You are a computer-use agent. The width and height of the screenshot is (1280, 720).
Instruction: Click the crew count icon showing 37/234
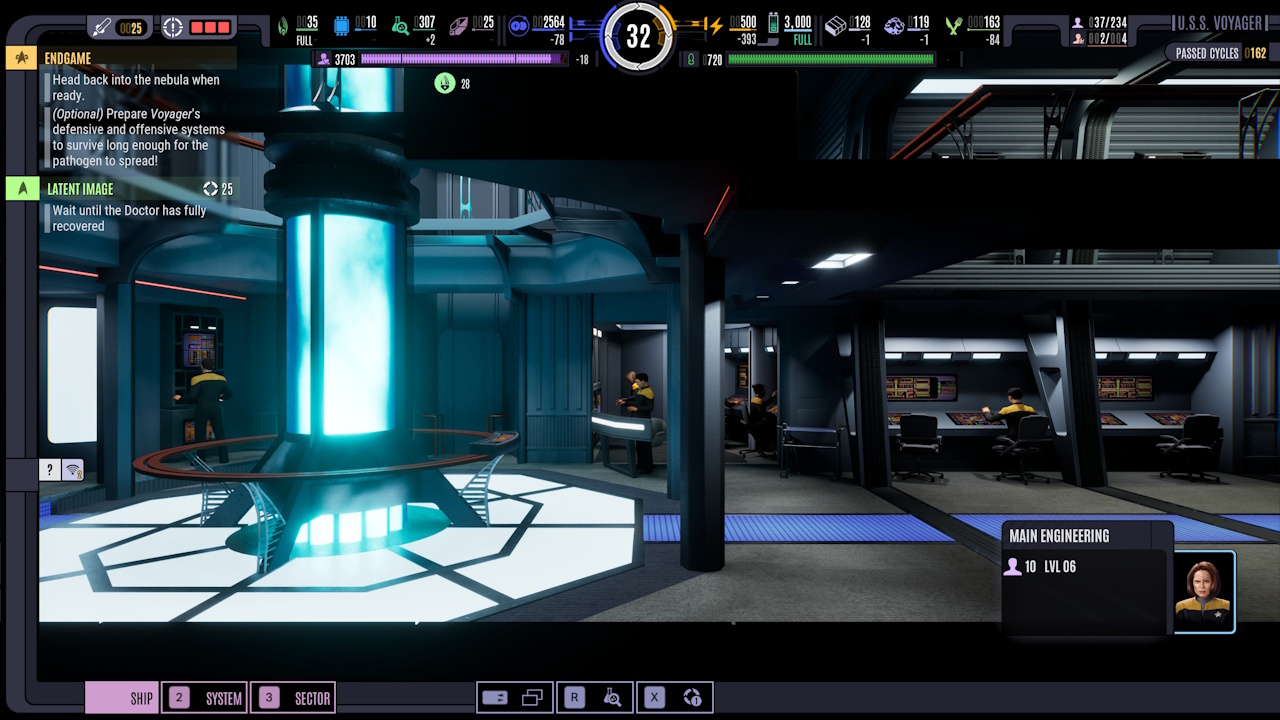[1076, 21]
